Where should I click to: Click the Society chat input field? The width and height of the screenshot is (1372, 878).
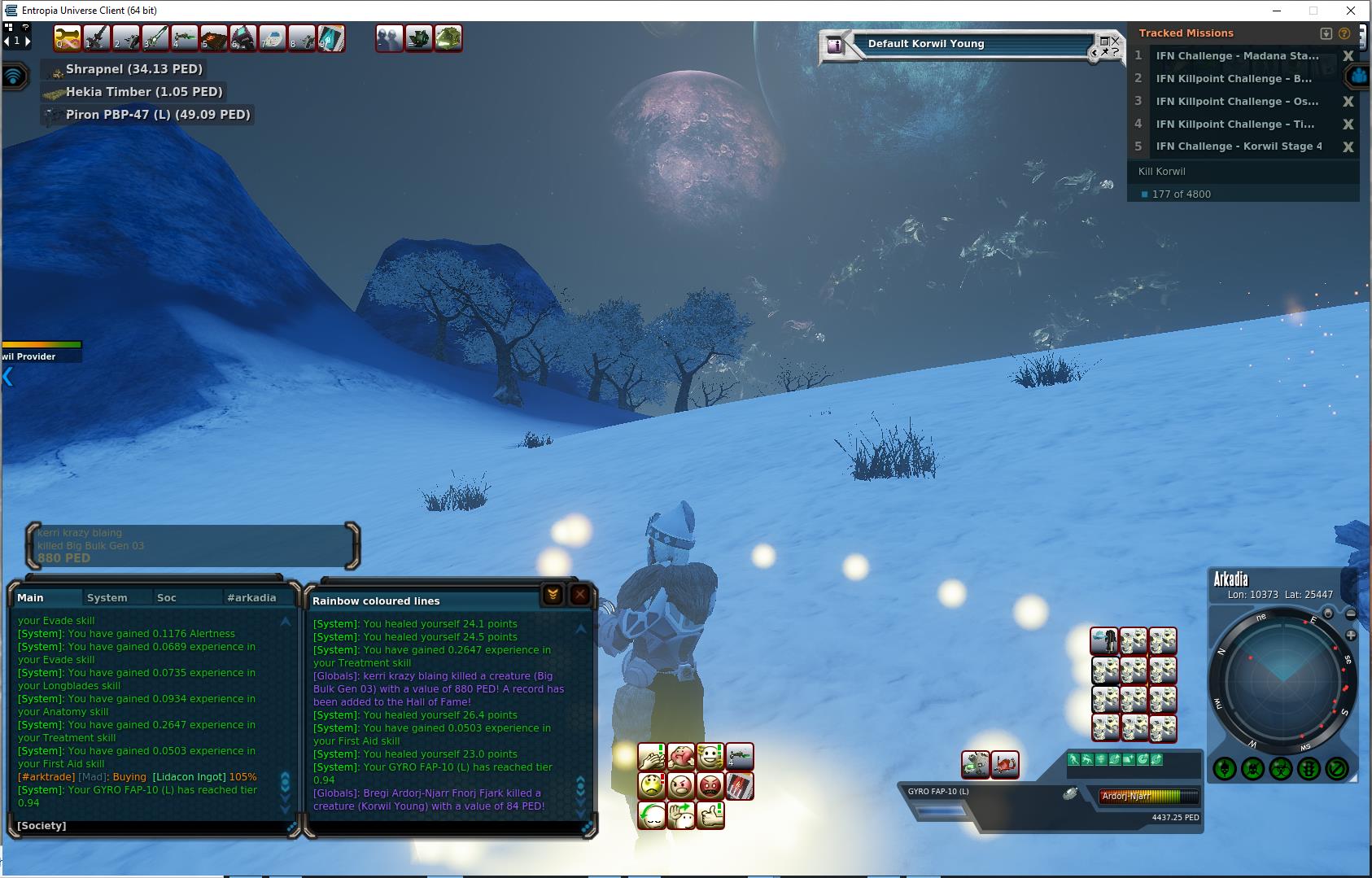point(155,825)
